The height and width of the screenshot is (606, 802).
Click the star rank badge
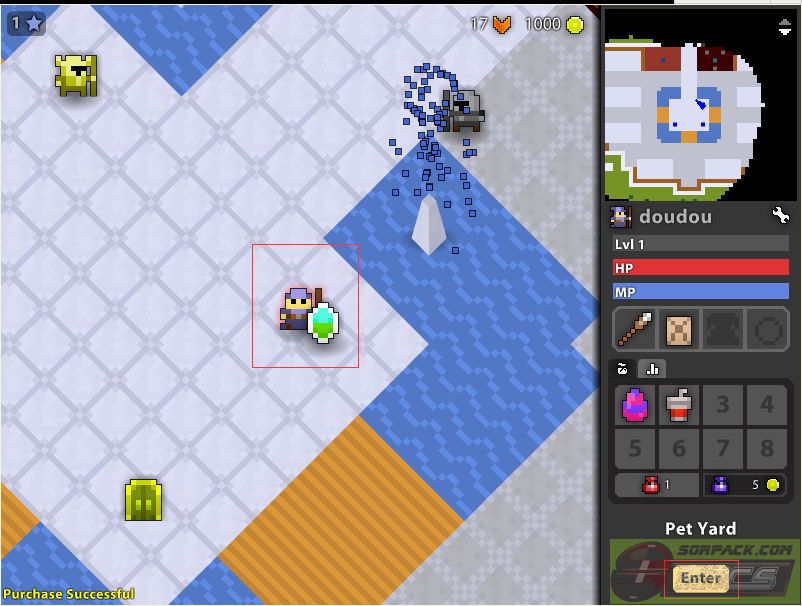pos(26,22)
